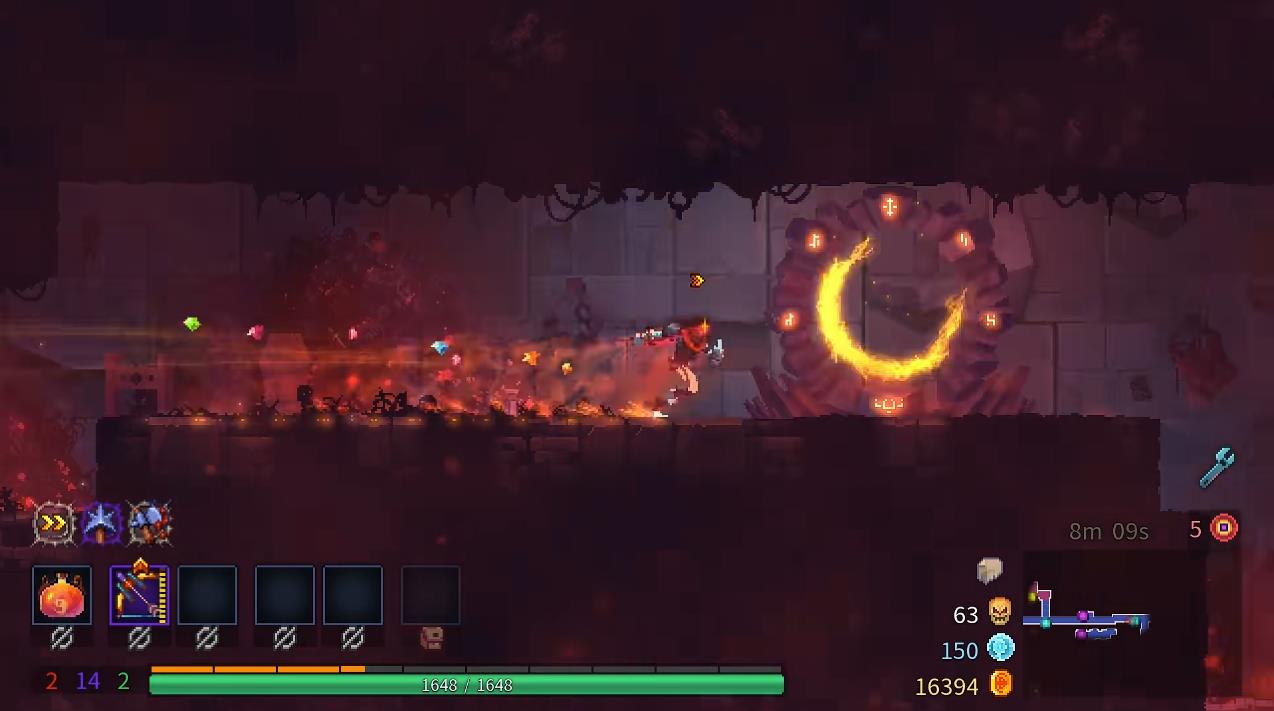Inspect the crossed axe mutation icon
The image size is (1274, 711).
(149, 523)
